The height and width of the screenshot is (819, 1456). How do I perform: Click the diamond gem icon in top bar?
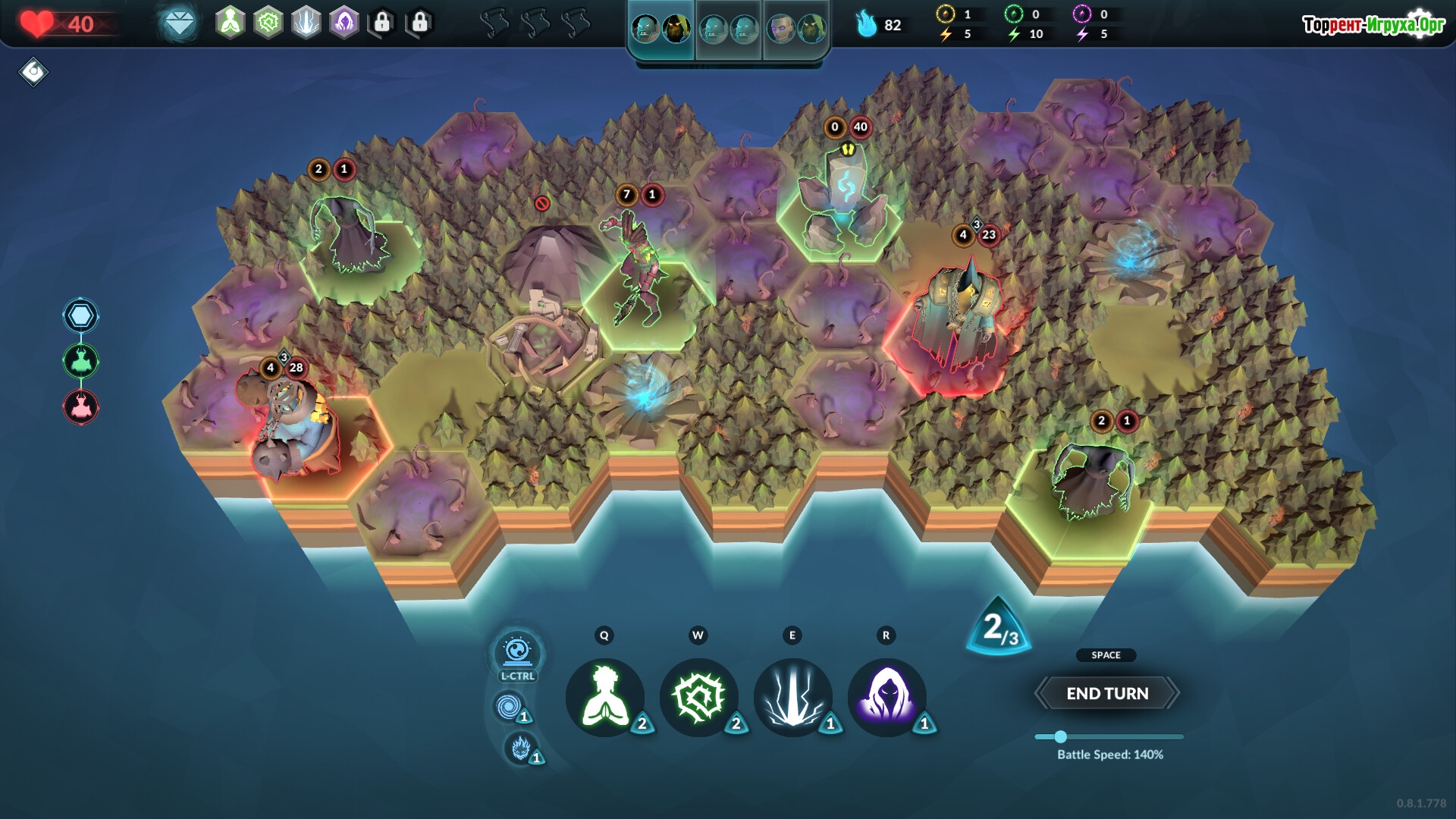click(180, 24)
